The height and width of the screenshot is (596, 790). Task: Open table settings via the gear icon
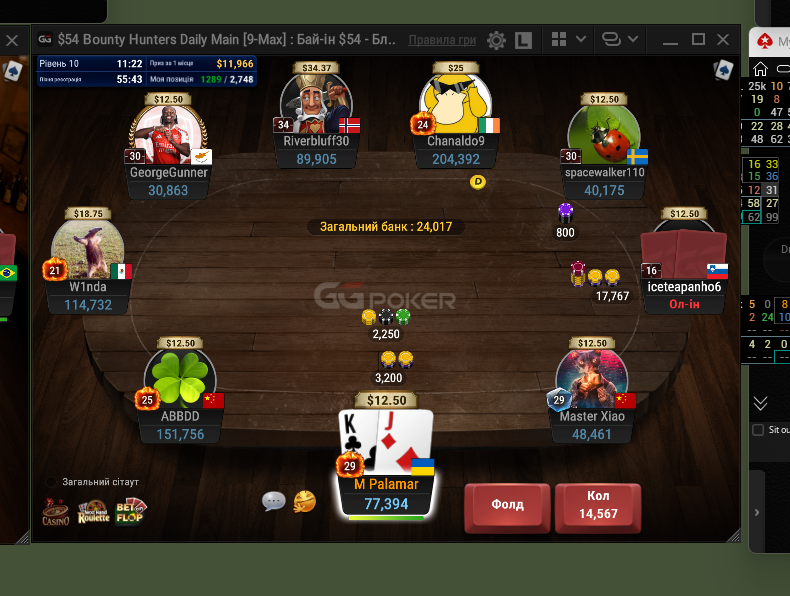pyautogui.click(x=496, y=40)
